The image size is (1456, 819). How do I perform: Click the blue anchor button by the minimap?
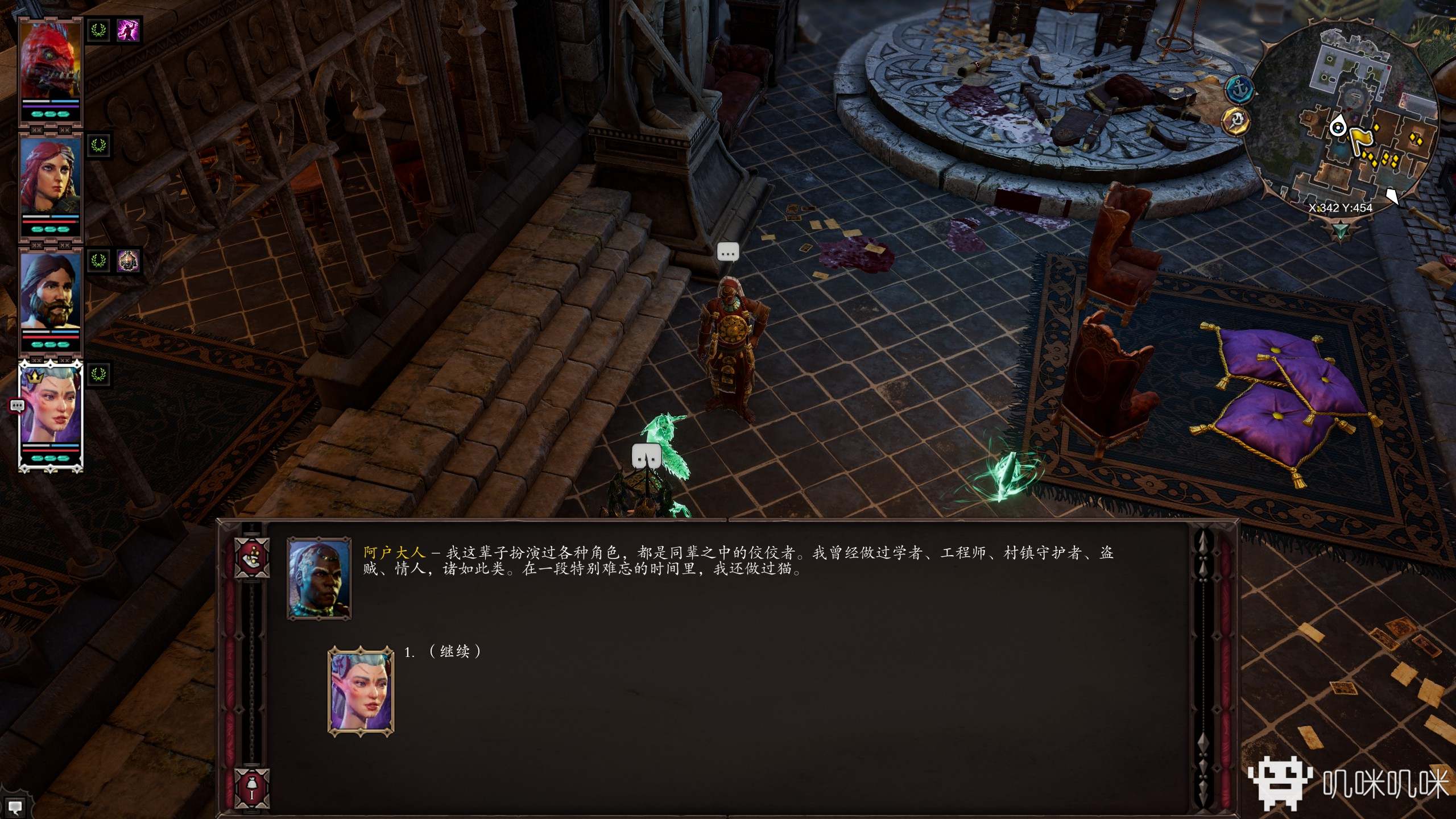click(x=1239, y=90)
